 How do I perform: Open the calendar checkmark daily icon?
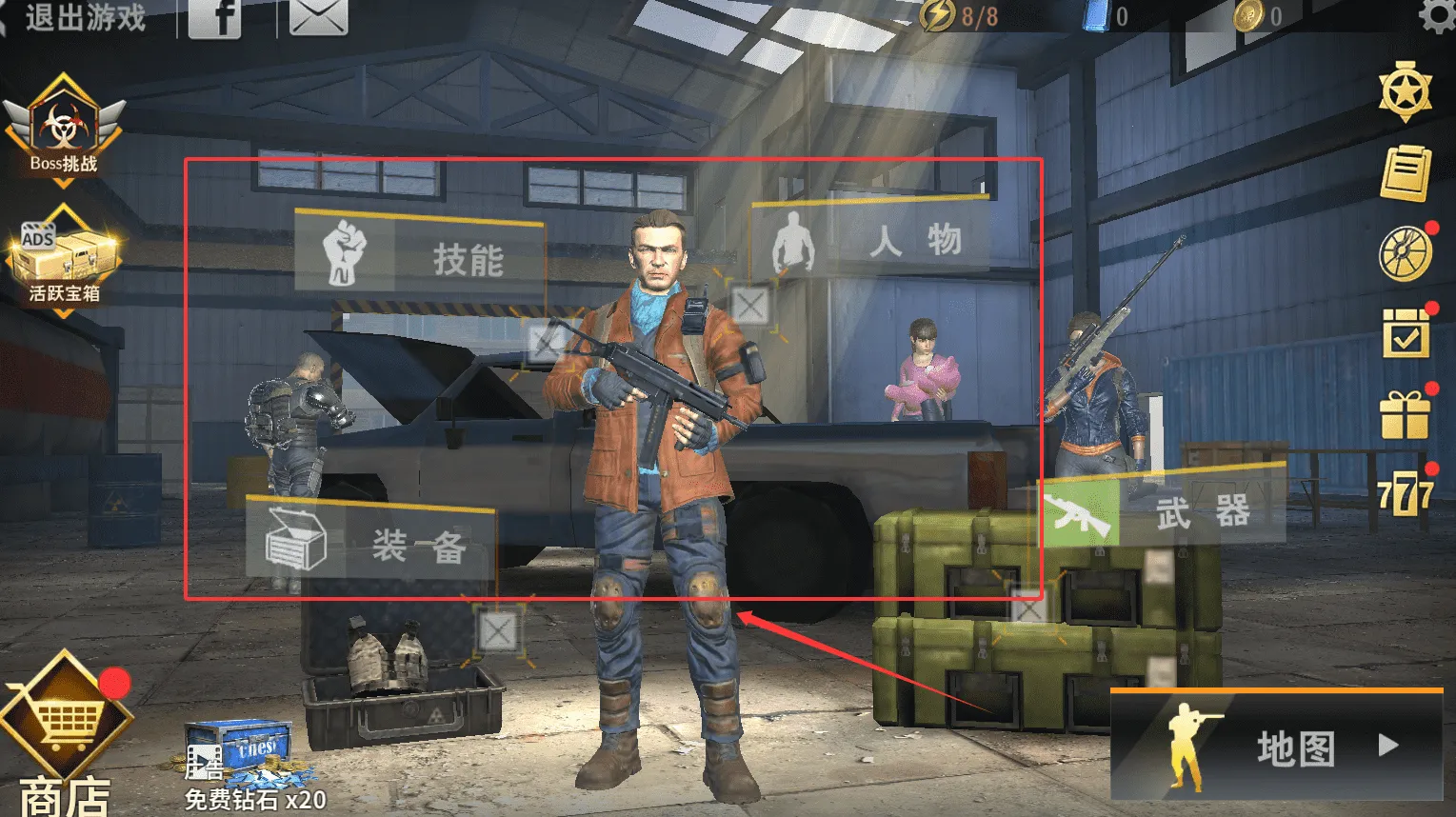(x=1406, y=334)
